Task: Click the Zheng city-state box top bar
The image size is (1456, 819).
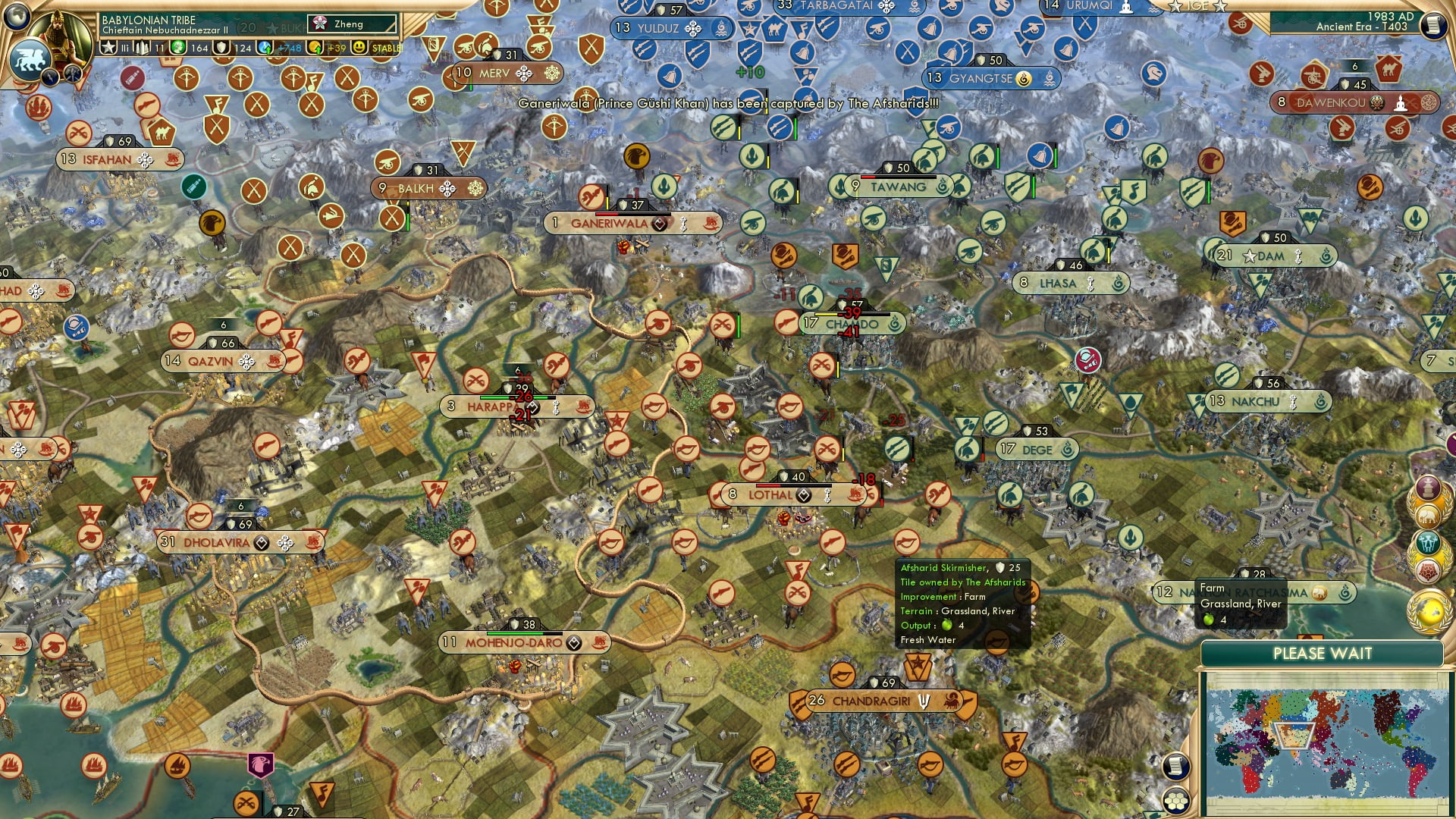Action: (350, 24)
